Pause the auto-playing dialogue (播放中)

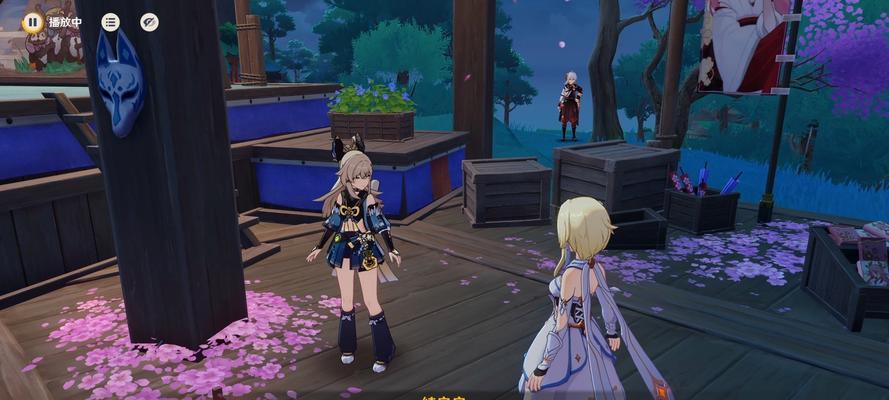(x=33, y=21)
